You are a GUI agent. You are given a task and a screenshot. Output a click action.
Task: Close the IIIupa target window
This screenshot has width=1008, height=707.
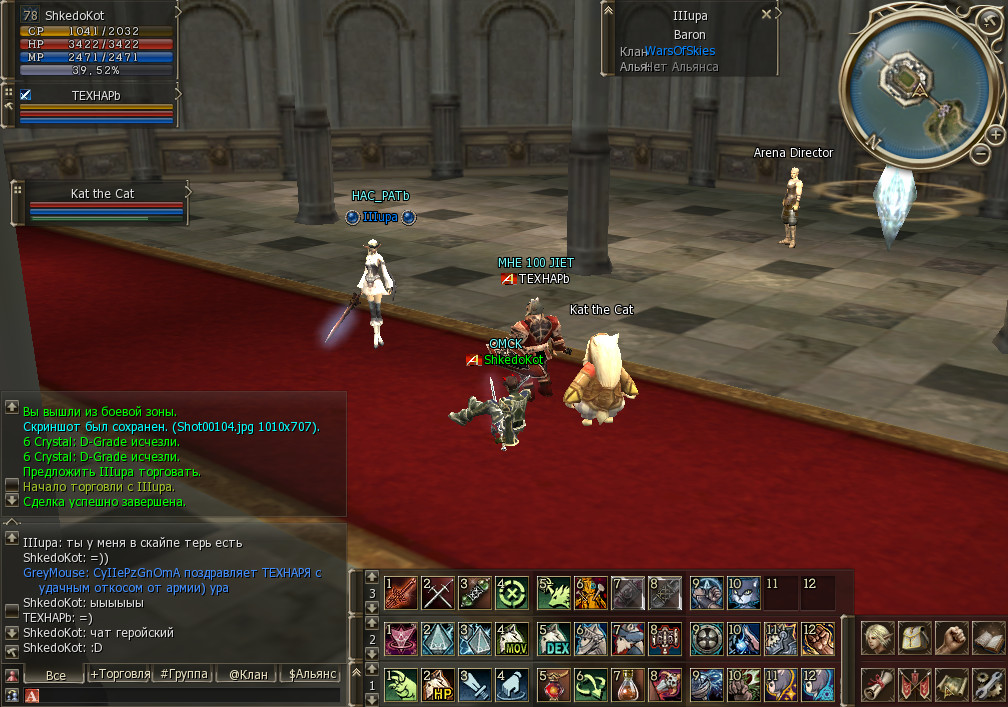pyautogui.click(x=766, y=15)
